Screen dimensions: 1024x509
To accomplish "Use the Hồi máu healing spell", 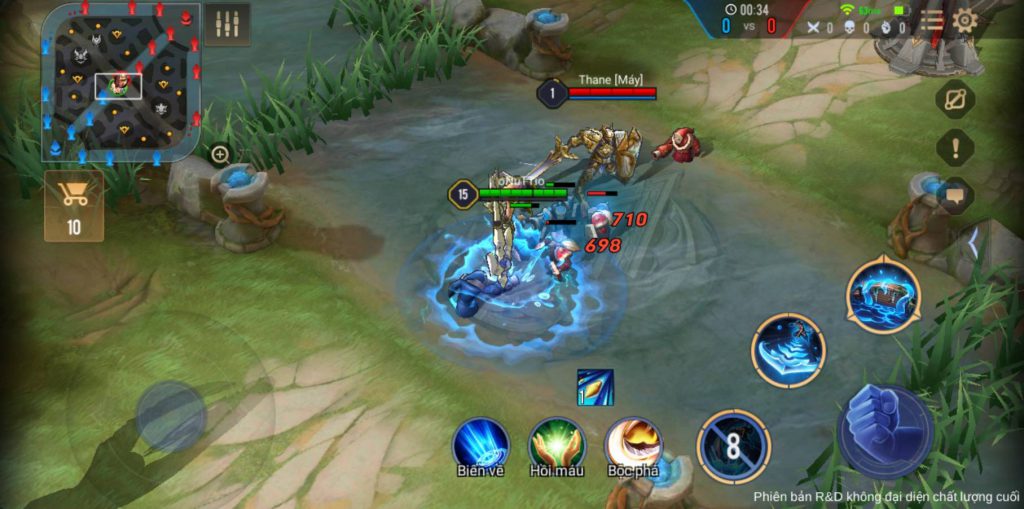I will click(557, 444).
